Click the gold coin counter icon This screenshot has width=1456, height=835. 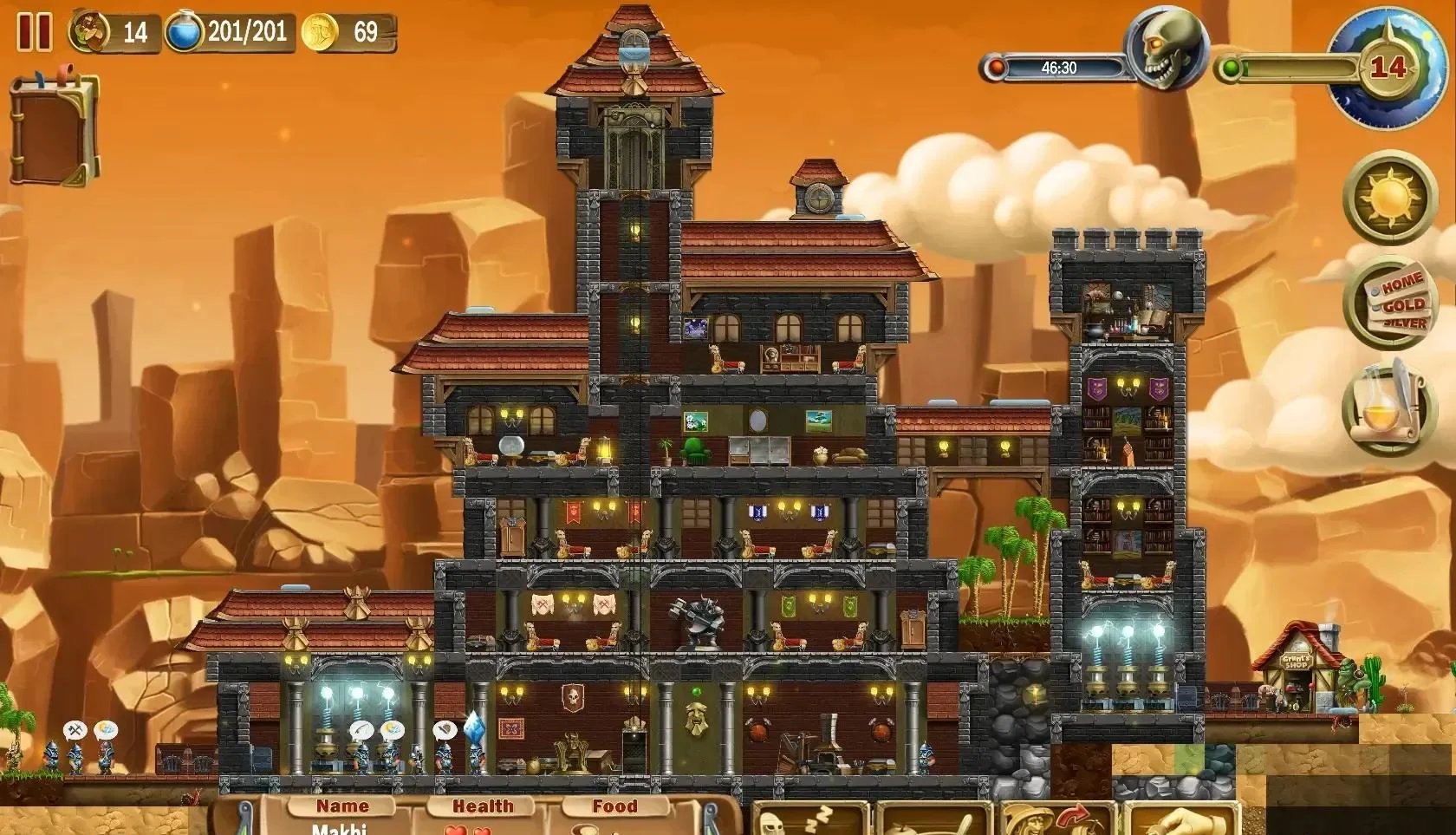320,33
